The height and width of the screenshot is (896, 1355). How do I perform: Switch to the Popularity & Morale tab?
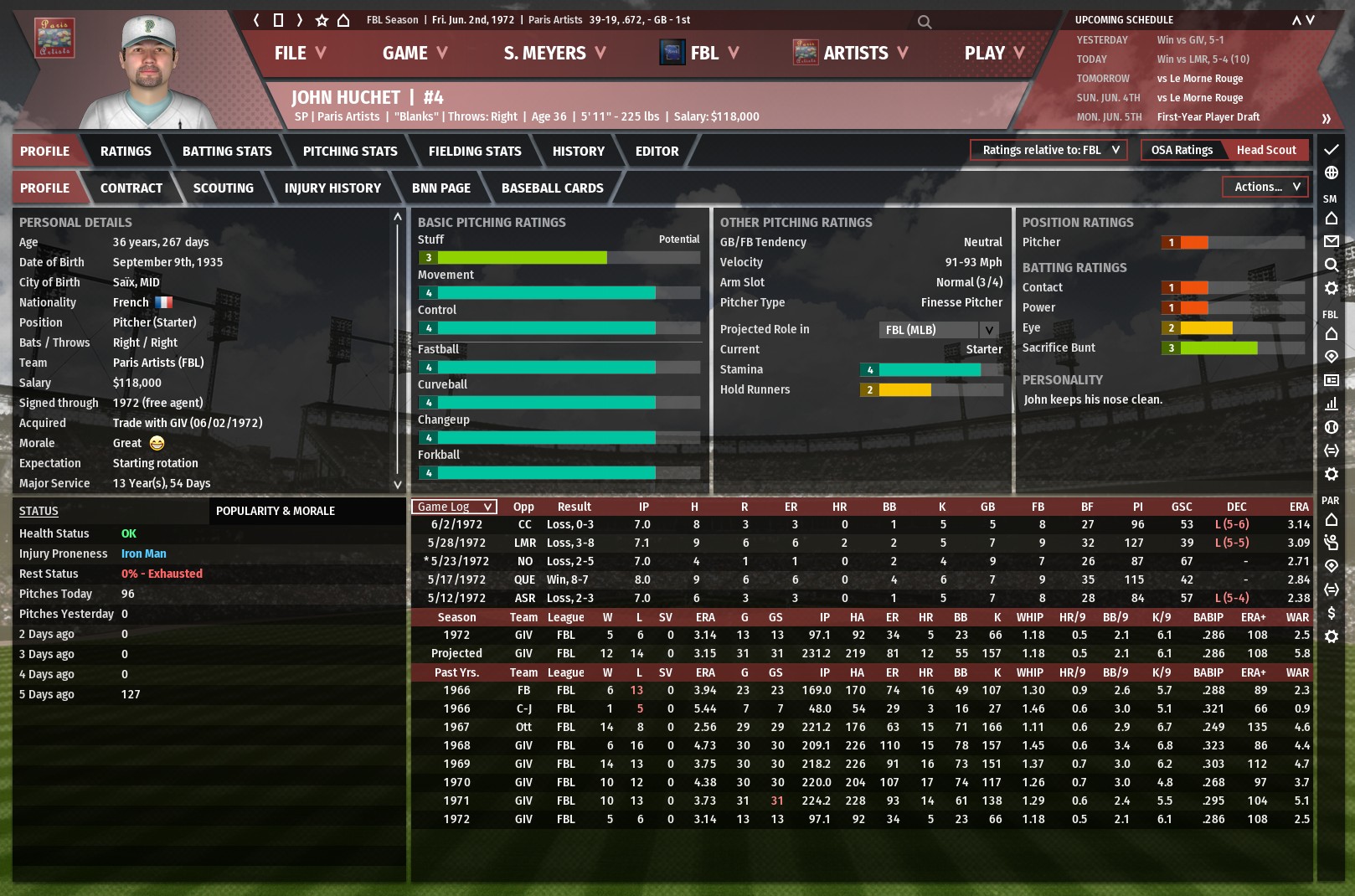pos(276,511)
